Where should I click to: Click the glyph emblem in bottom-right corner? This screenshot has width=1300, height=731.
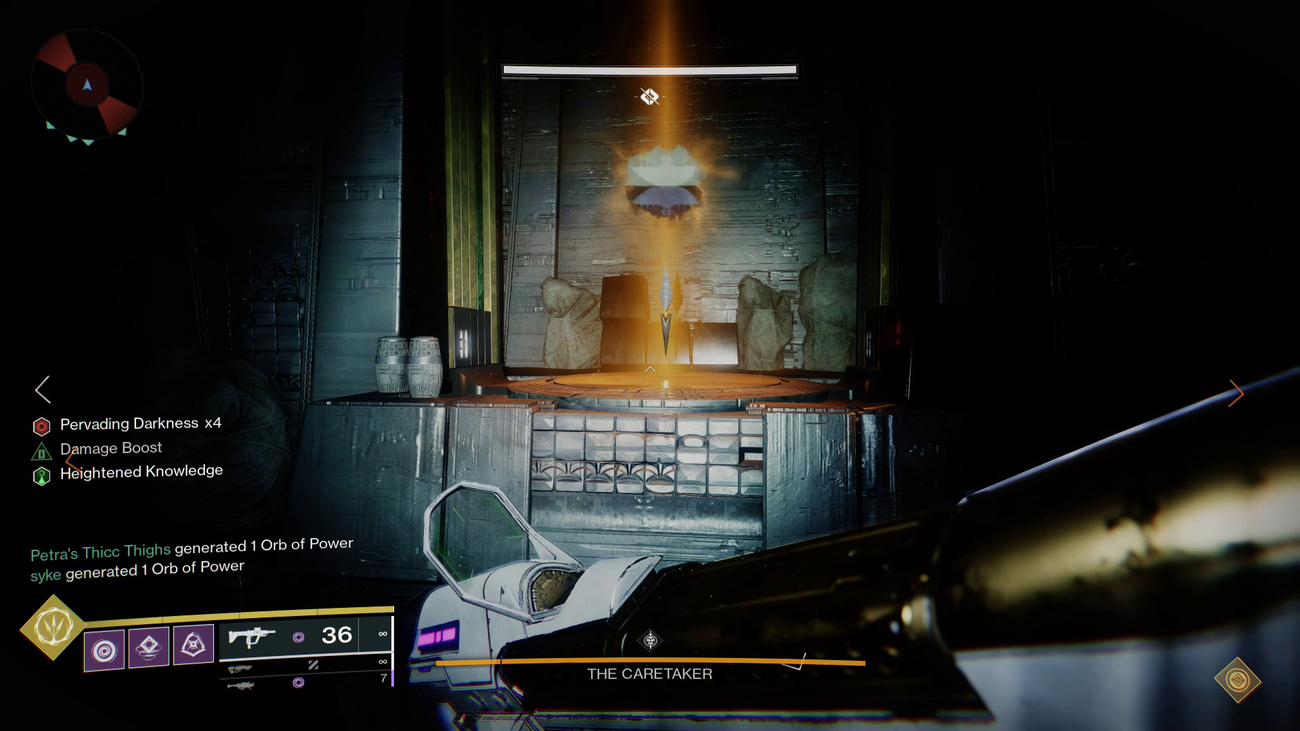point(1236,678)
